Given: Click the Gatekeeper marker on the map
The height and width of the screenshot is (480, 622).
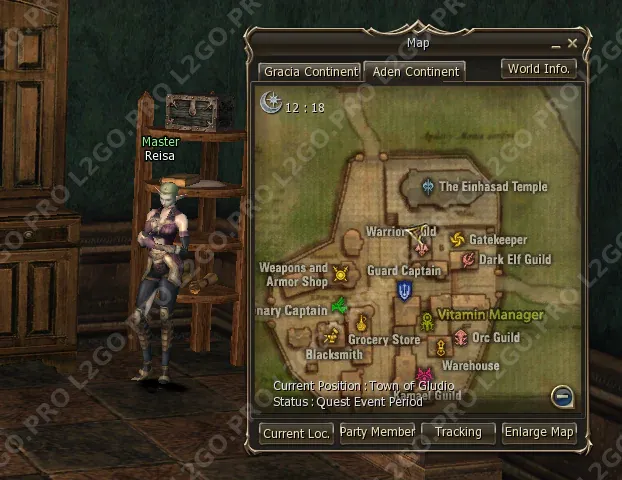Looking at the screenshot, I should tap(458, 240).
